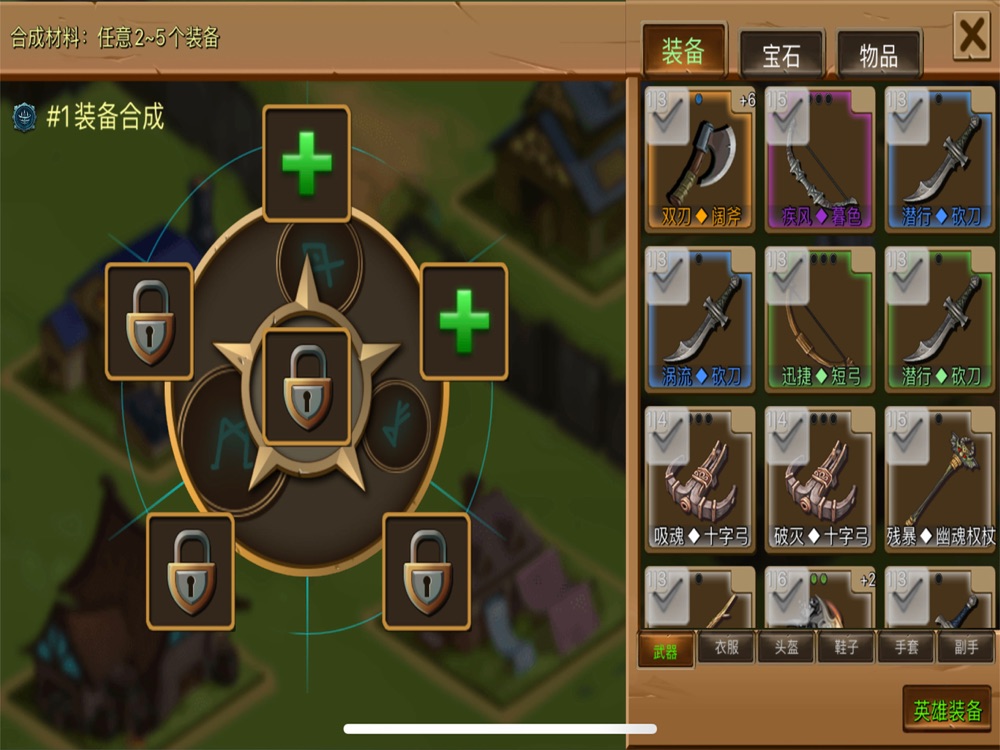This screenshot has width=1000, height=750.
Task: Choose the 疾风◆暮色 purple bow
Action: pyautogui.click(x=819, y=160)
